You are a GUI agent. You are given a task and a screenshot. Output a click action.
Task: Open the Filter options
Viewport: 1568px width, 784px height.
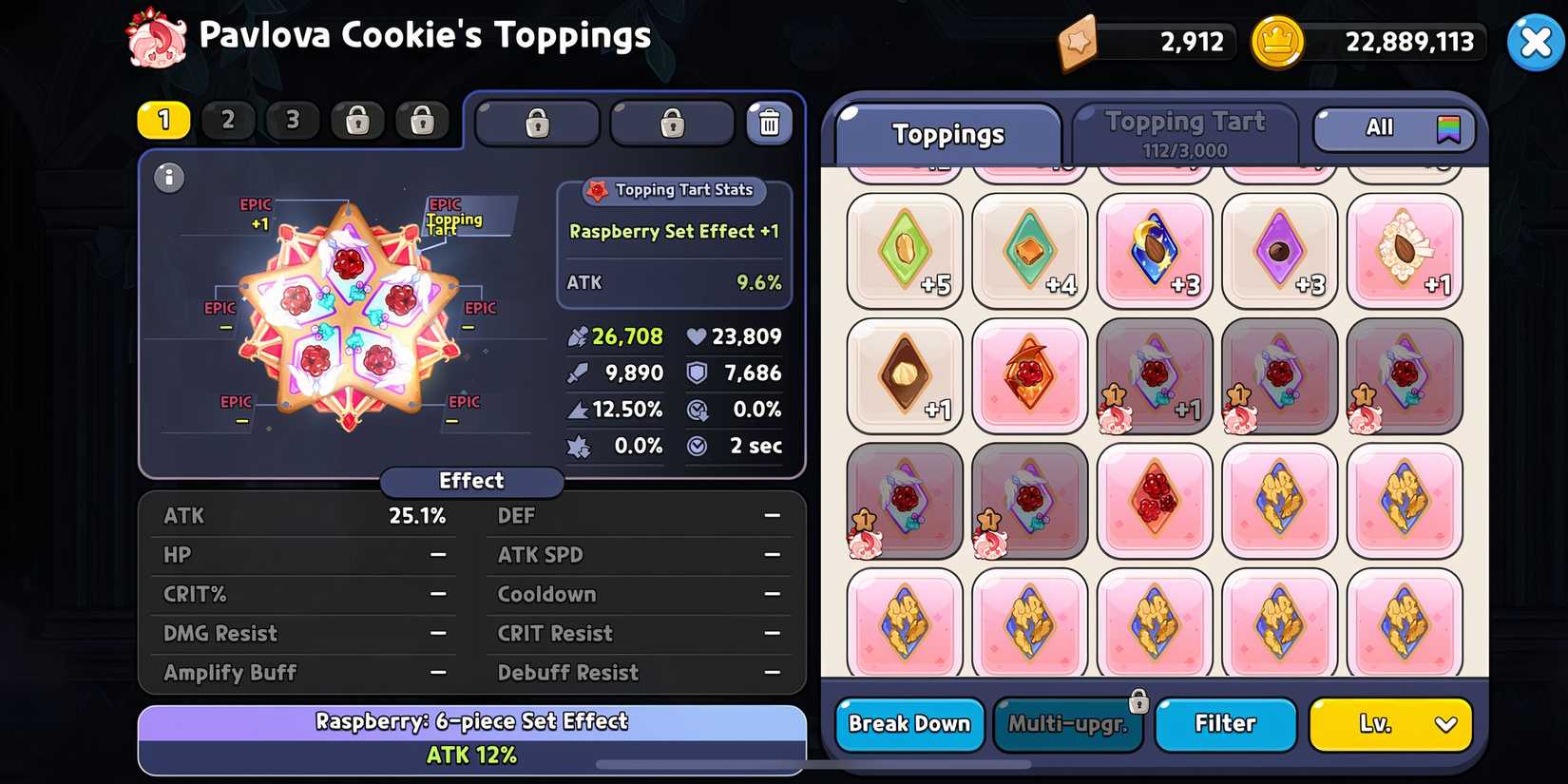[1225, 724]
